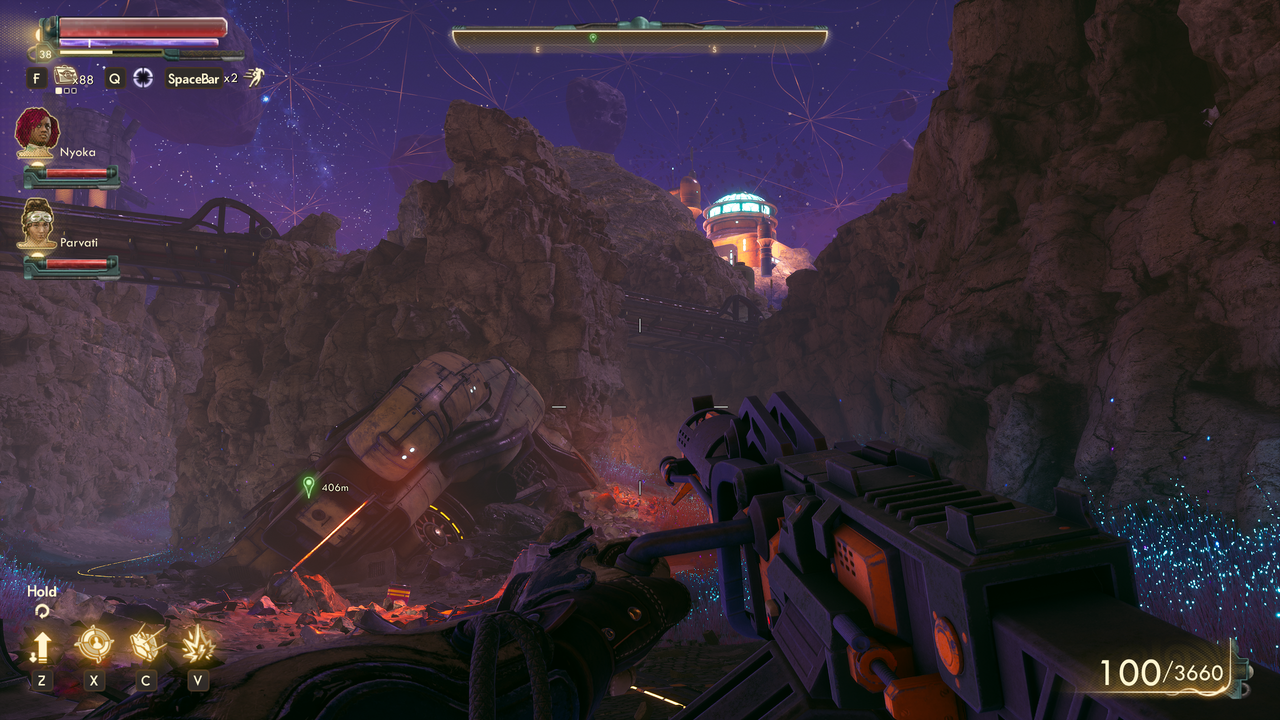The width and height of the screenshot is (1280, 720).
Task: Select the dodge running-figure icon
Action: point(255,77)
